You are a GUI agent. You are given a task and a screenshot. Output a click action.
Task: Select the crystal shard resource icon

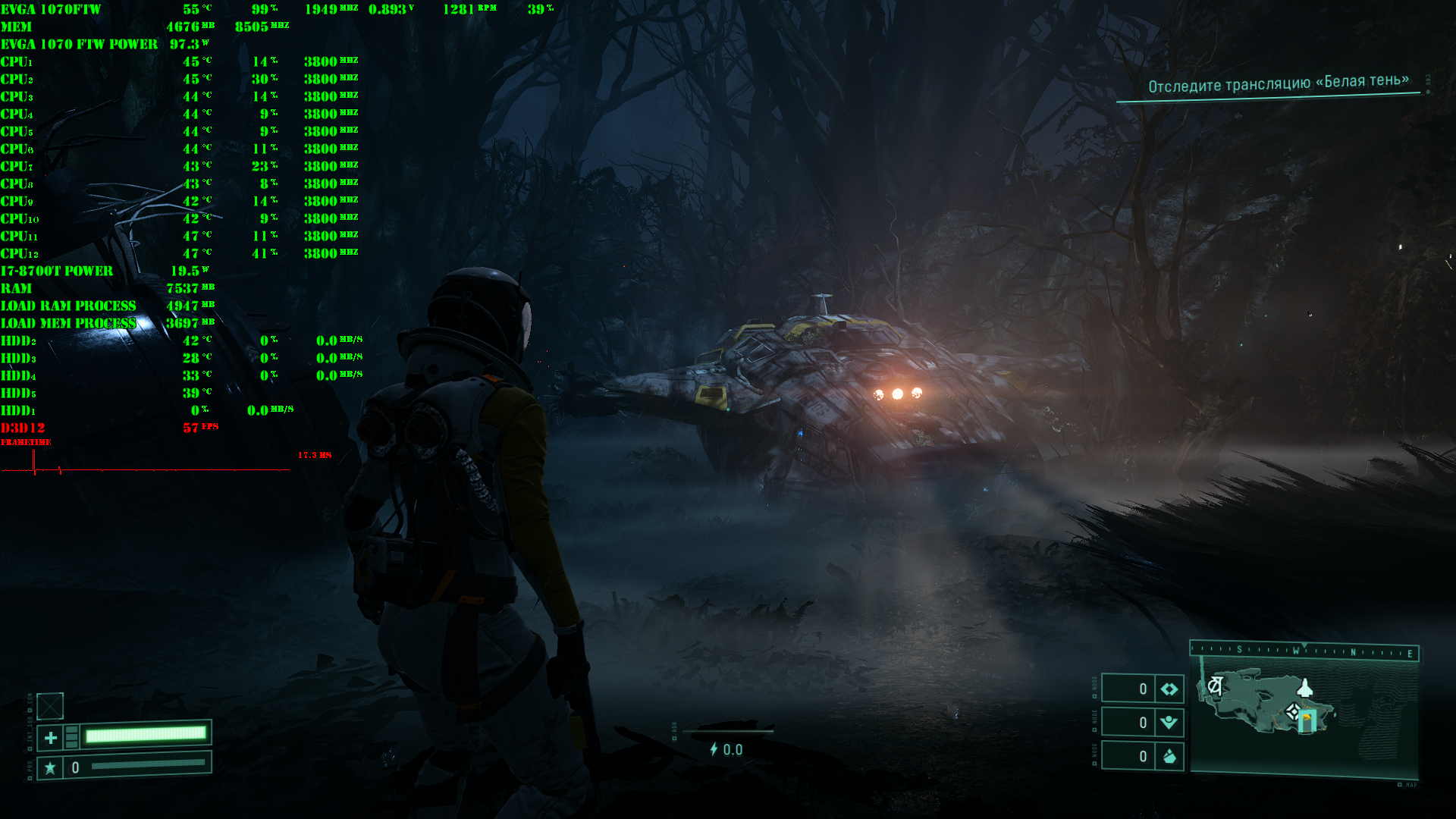[1169, 756]
